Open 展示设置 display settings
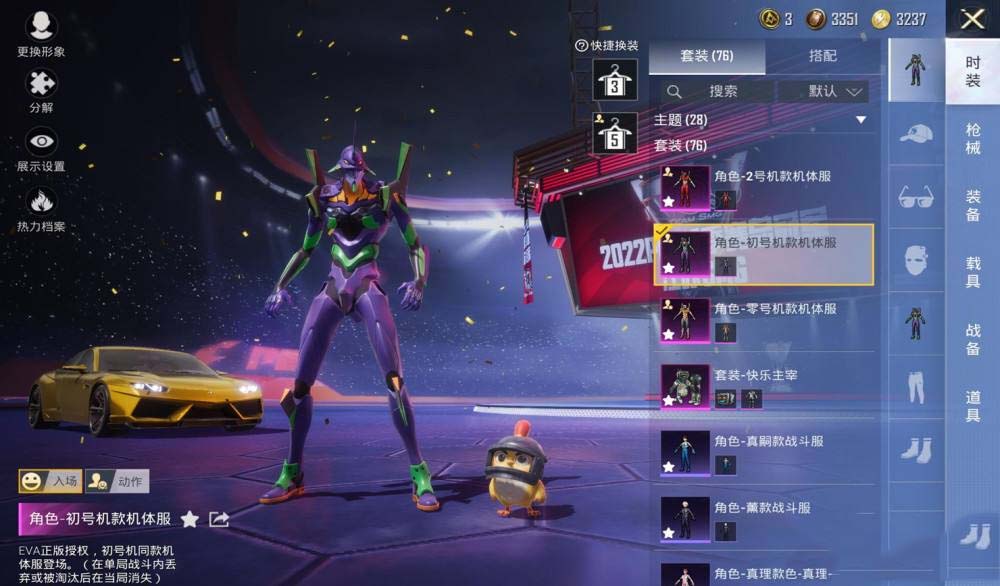This screenshot has width=1000, height=586. 41,149
